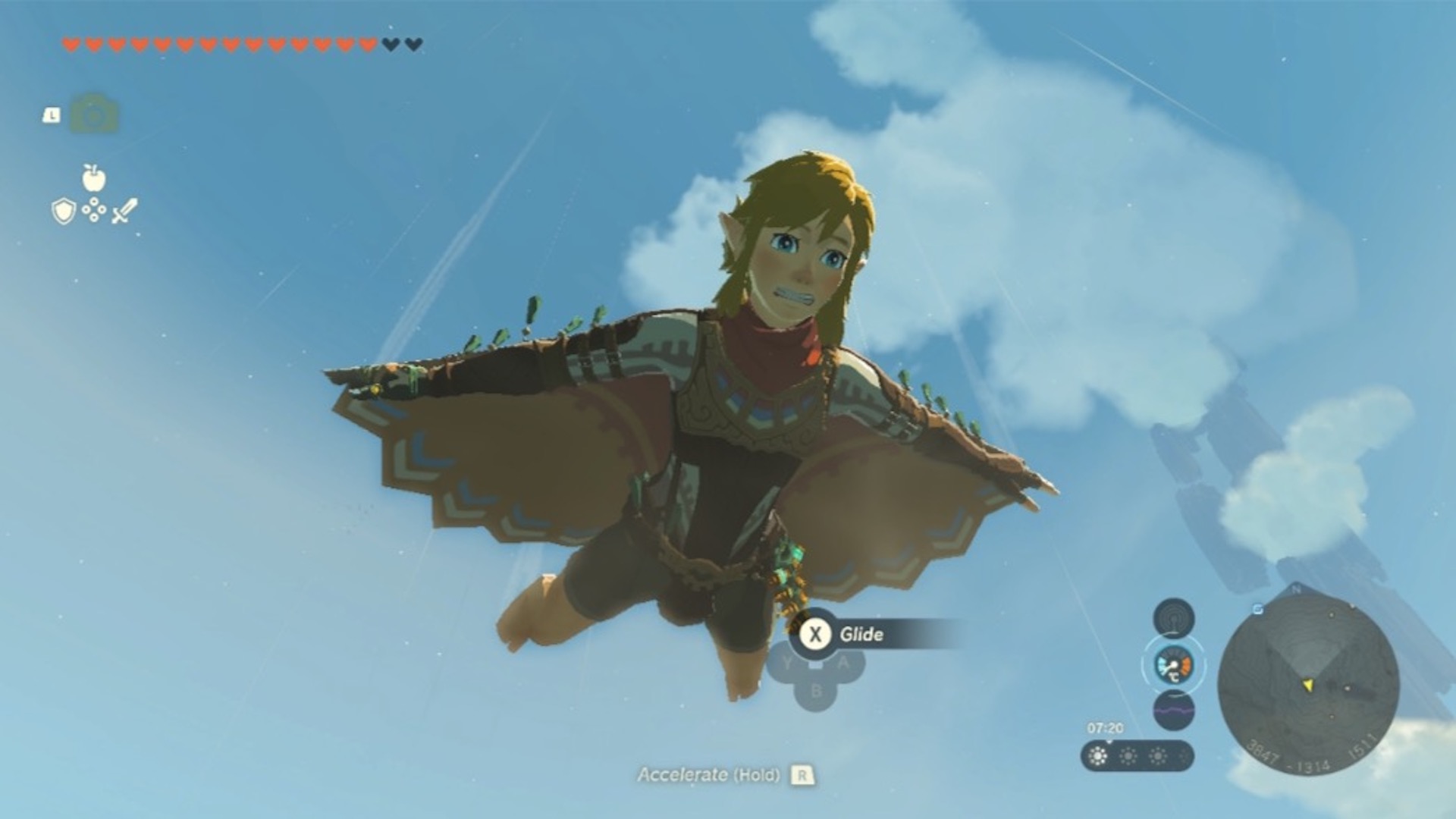
Task: Click the shield icon in the equipment HUD
Action: click(63, 211)
